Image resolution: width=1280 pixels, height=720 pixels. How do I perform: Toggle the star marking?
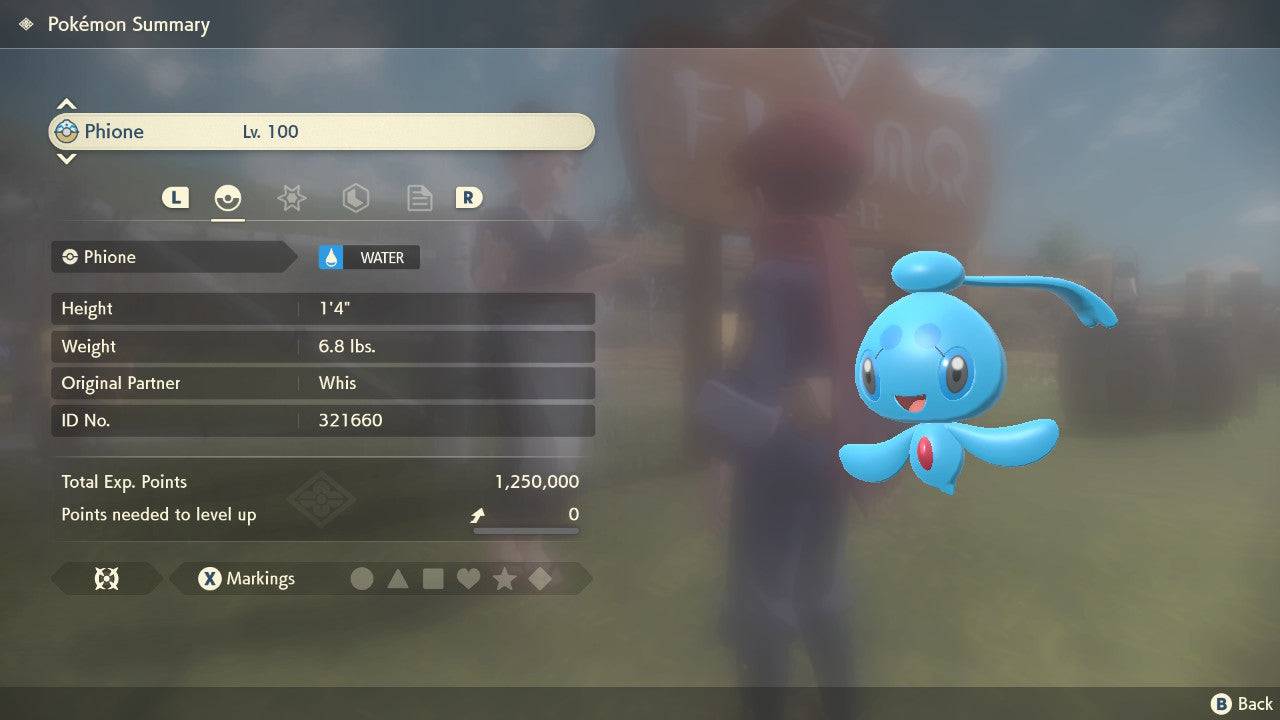coord(504,579)
